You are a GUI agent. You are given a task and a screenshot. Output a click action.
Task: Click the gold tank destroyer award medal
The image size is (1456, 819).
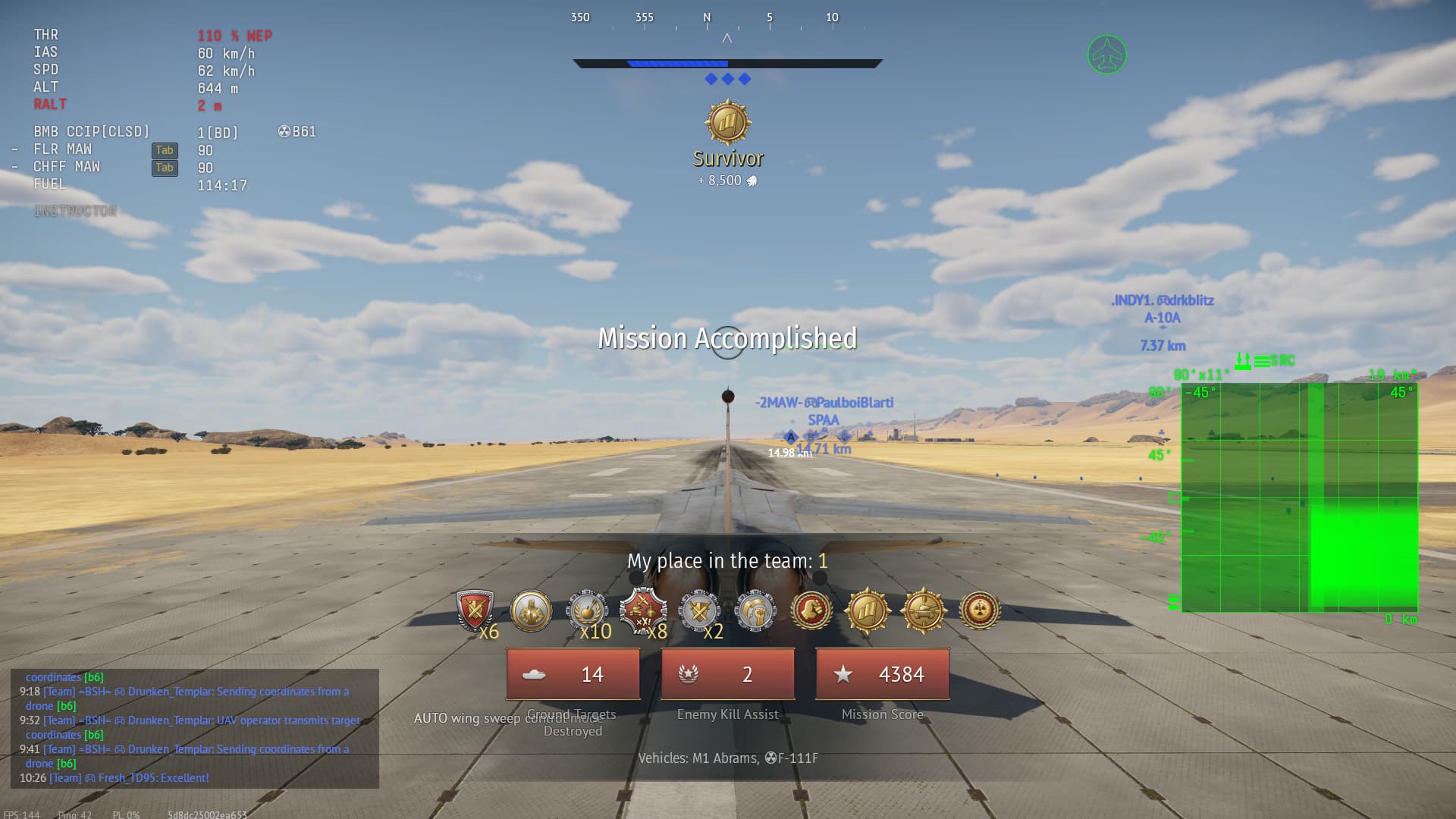point(924,610)
